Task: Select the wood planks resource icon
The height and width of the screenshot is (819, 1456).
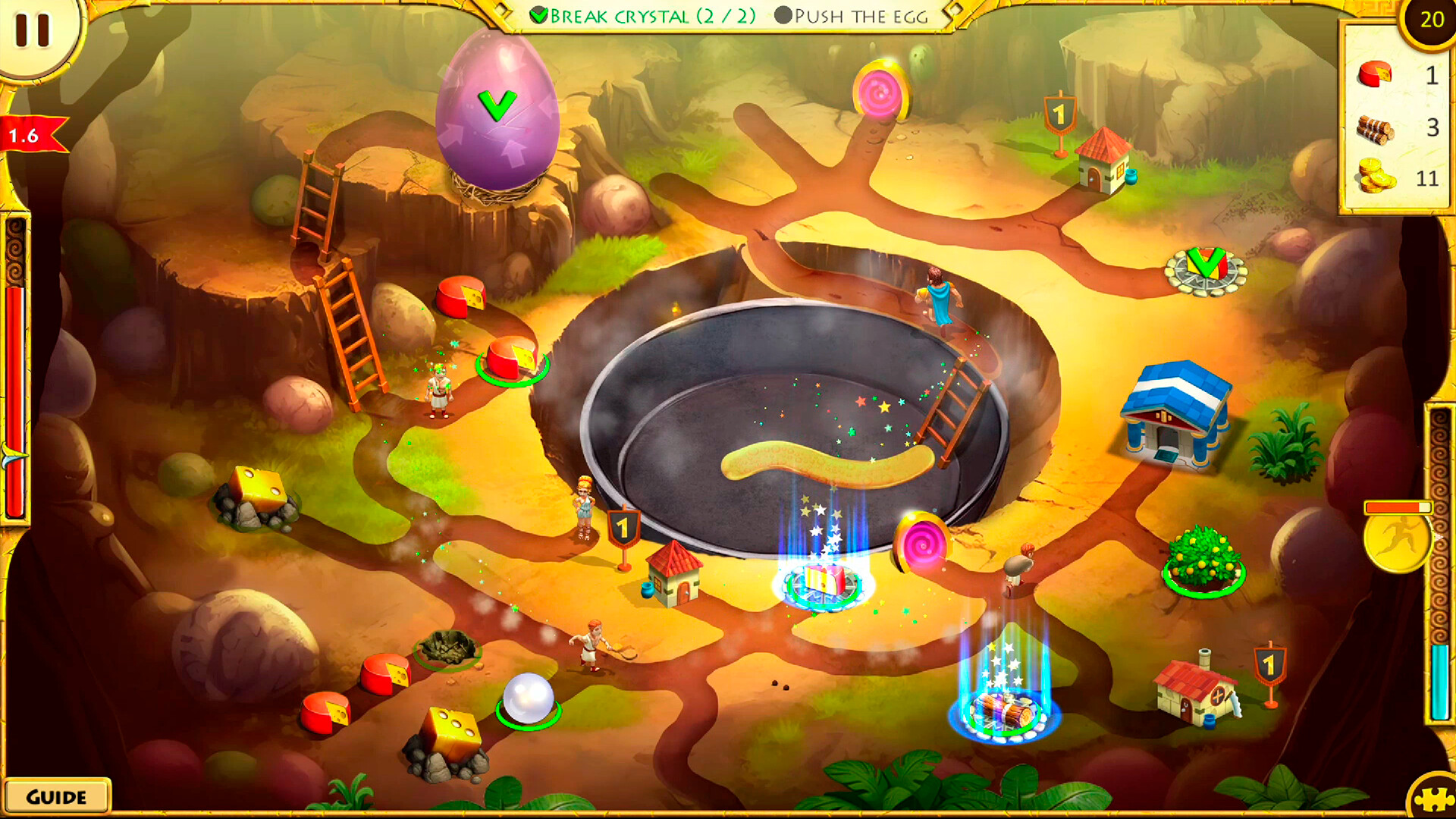Action: tap(1374, 129)
